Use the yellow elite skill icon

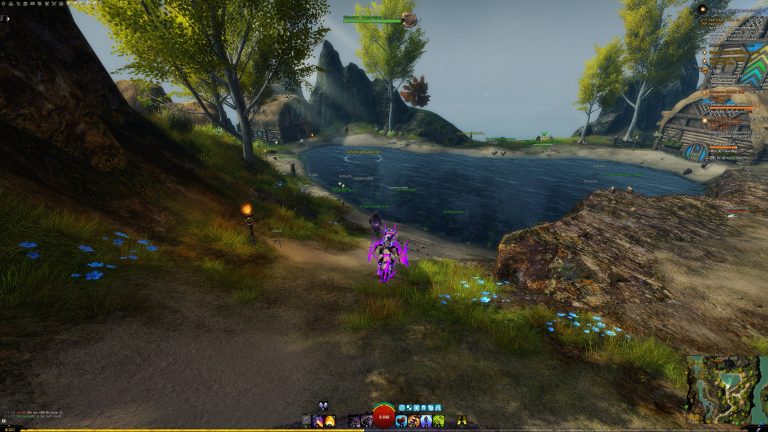[x=461, y=421]
